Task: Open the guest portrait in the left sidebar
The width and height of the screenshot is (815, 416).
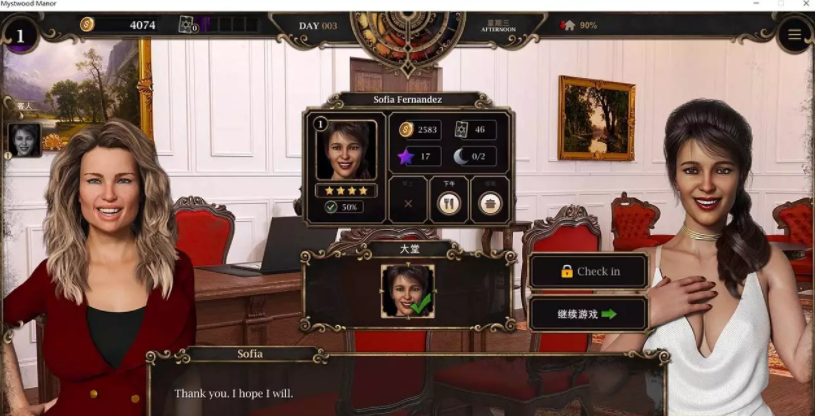Action: pyautogui.click(x=24, y=140)
